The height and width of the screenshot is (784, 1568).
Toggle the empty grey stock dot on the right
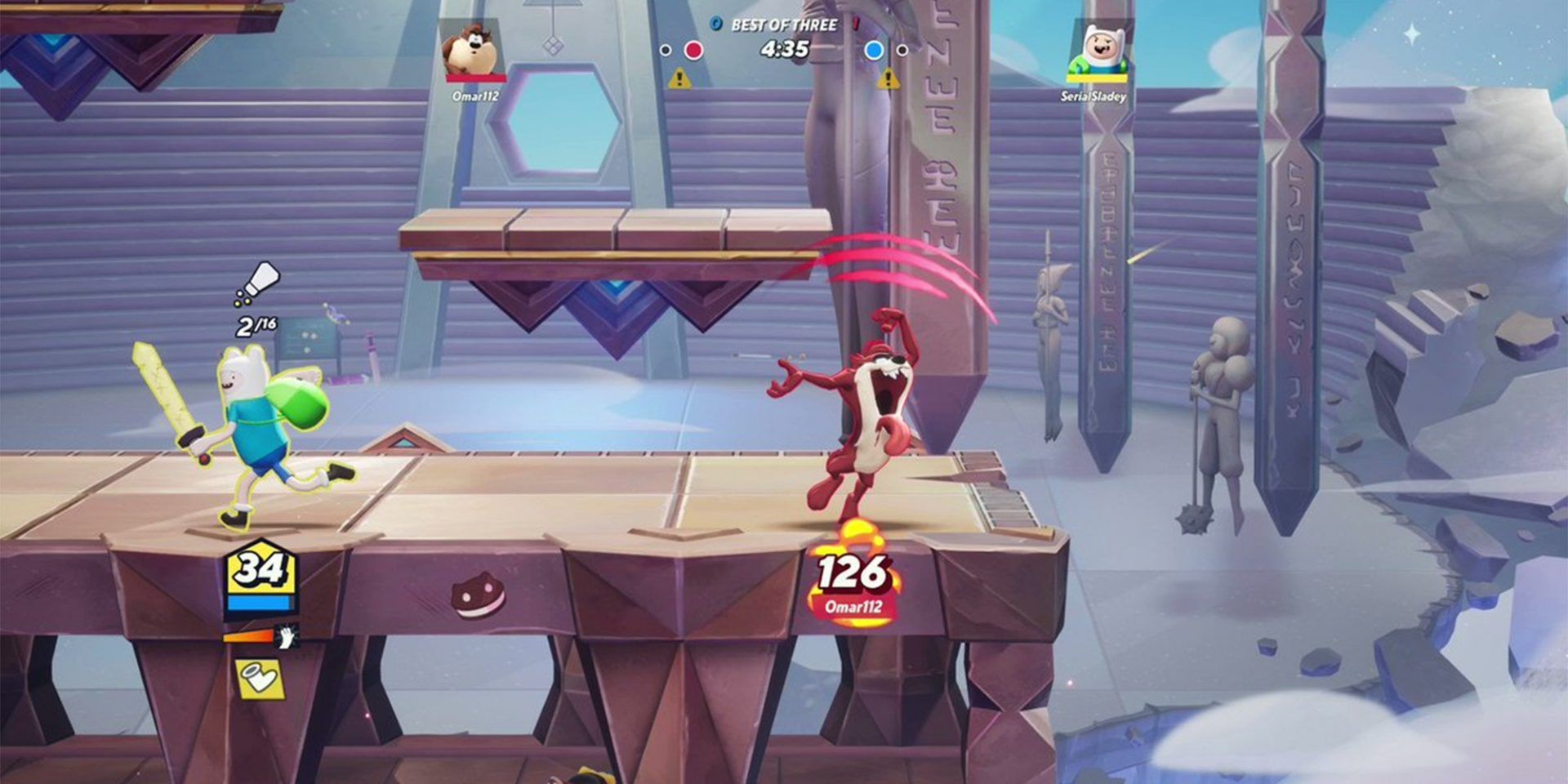pyautogui.click(x=903, y=51)
